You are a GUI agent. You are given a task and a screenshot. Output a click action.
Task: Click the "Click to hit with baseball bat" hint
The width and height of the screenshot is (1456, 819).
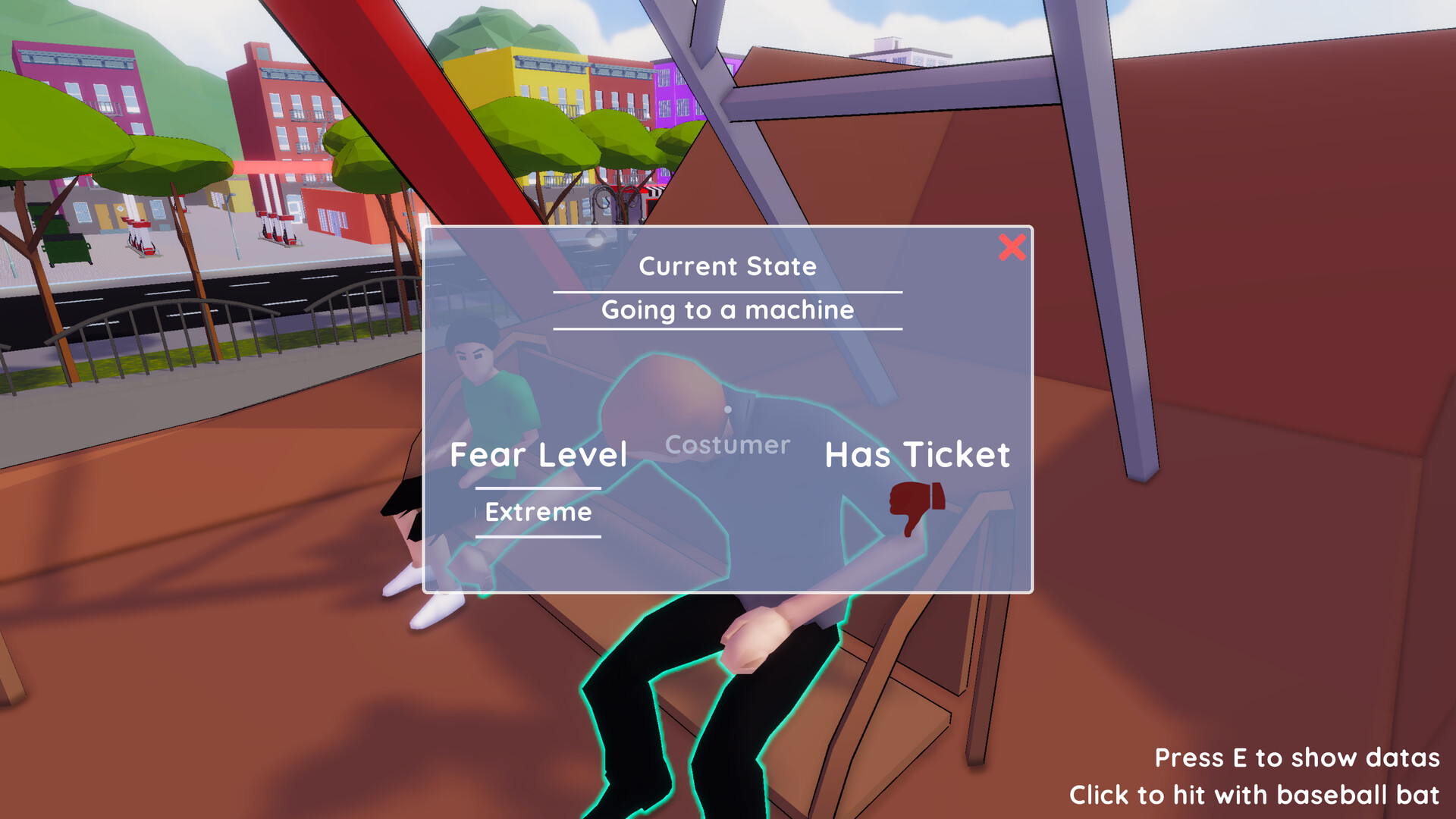1255,795
